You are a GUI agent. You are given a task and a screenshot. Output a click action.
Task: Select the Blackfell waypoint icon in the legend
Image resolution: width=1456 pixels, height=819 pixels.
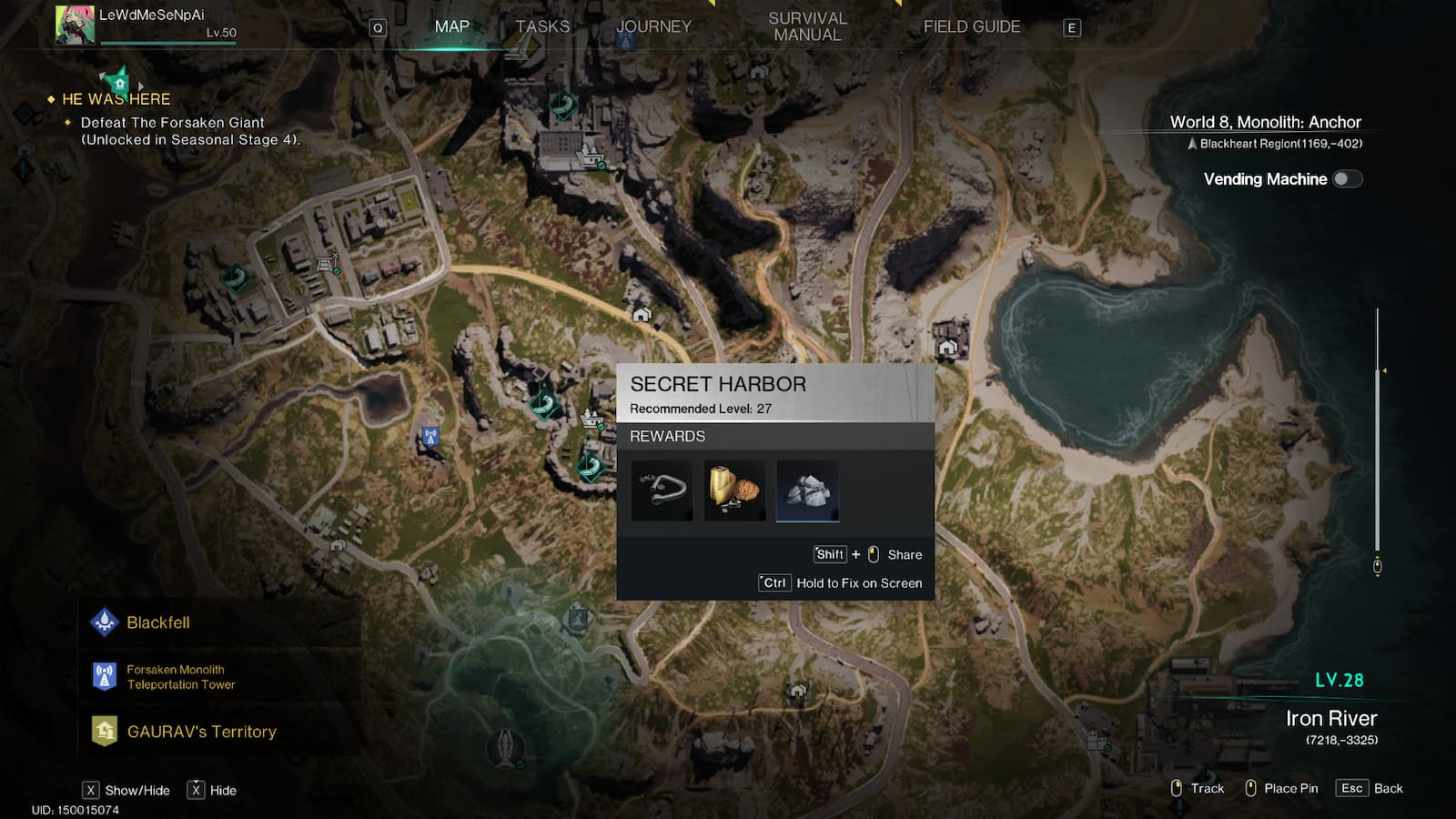[x=106, y=622]
